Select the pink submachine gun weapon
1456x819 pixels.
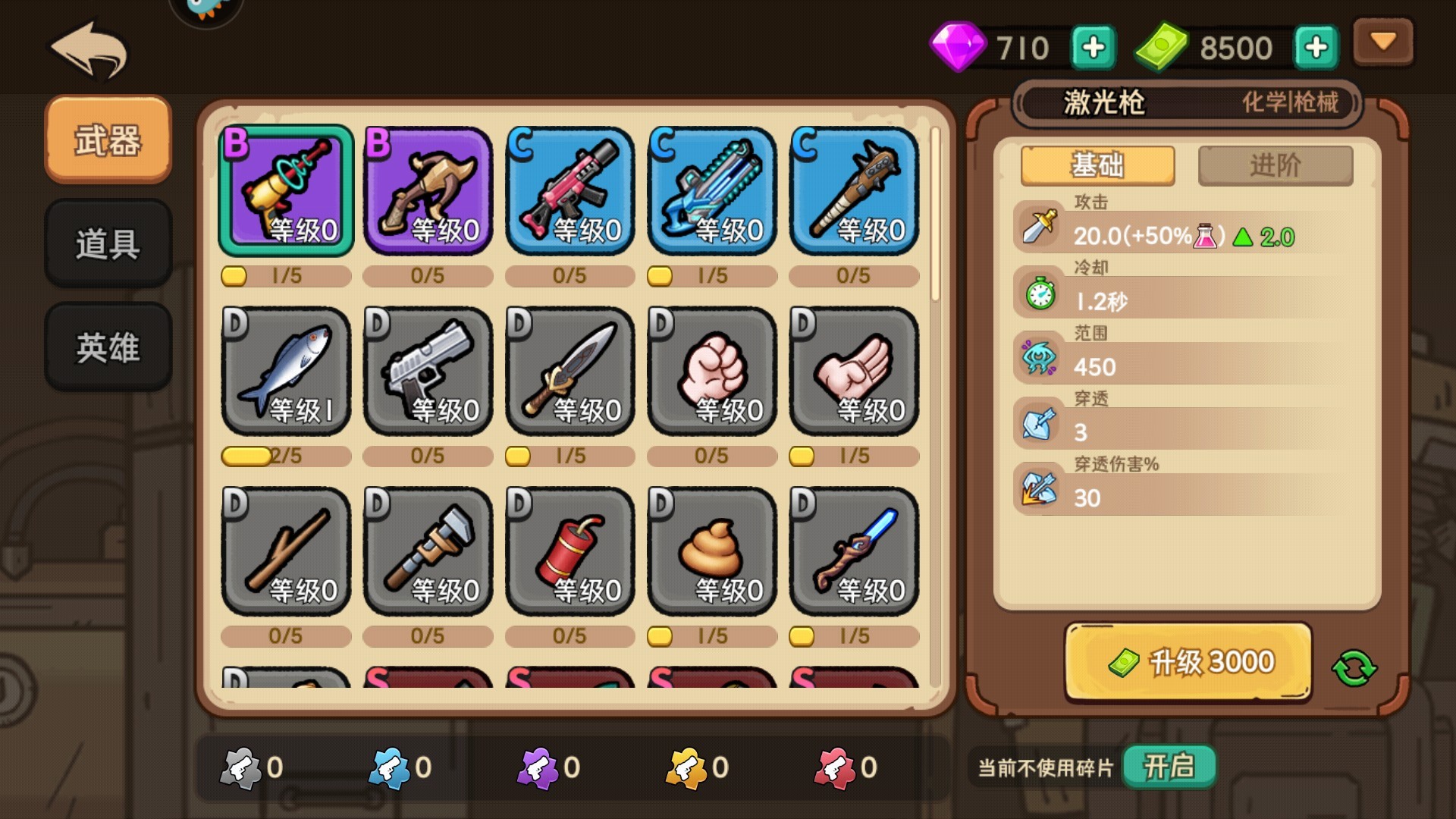pos(570,190)
